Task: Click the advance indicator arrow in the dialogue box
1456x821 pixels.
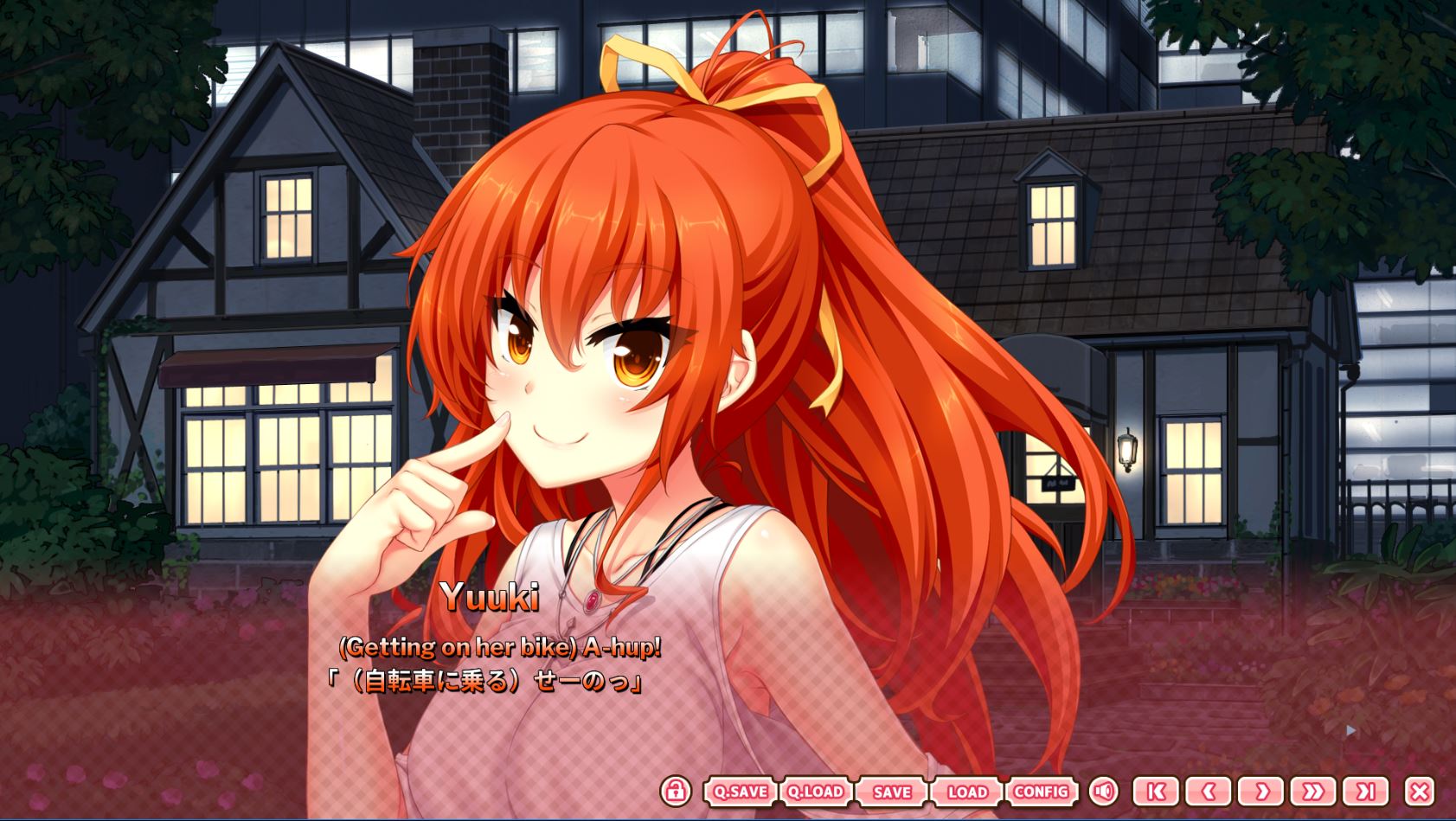Action: coord(1350,731)
